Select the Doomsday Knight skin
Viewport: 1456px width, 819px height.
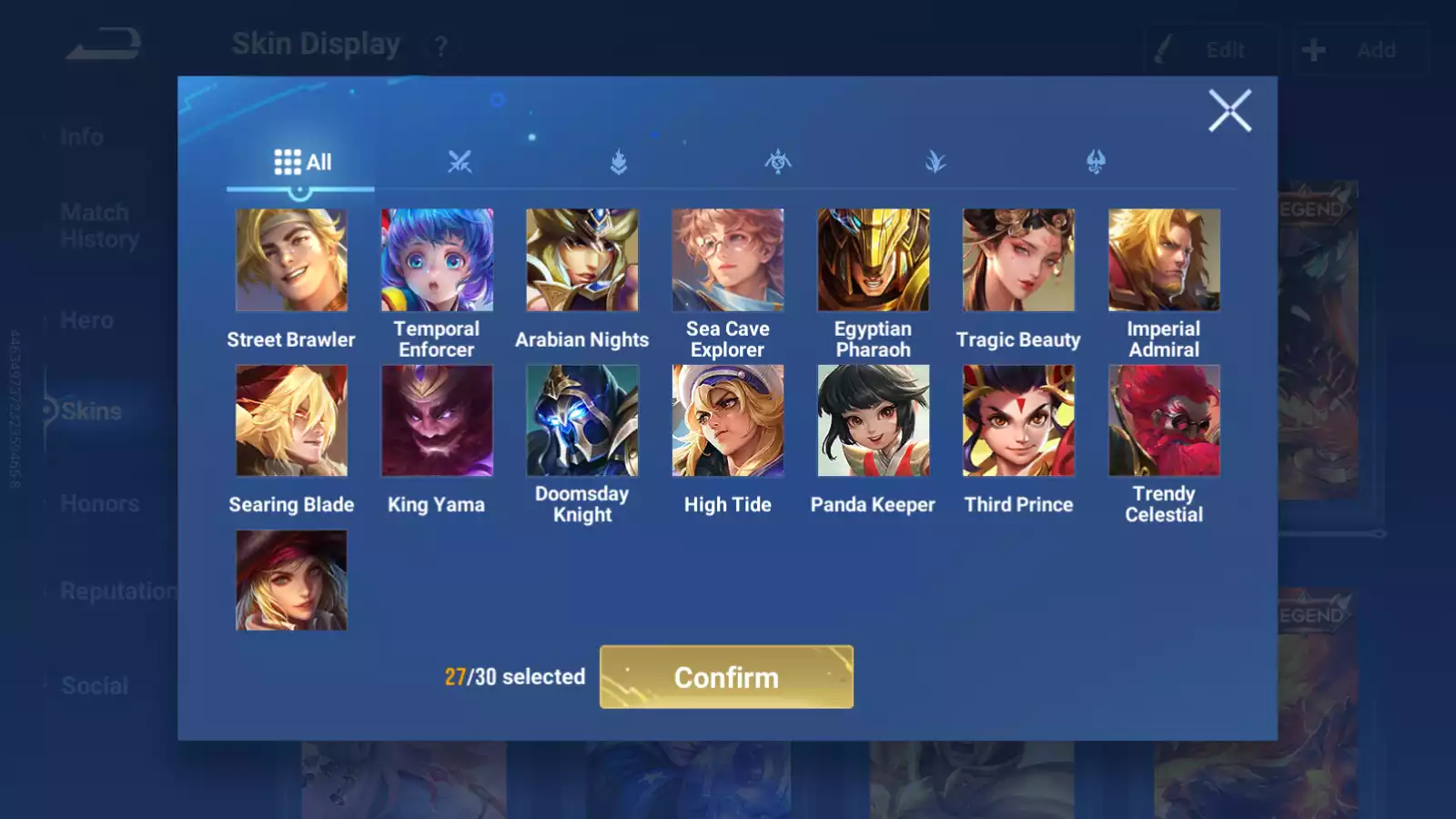(582, 420)
